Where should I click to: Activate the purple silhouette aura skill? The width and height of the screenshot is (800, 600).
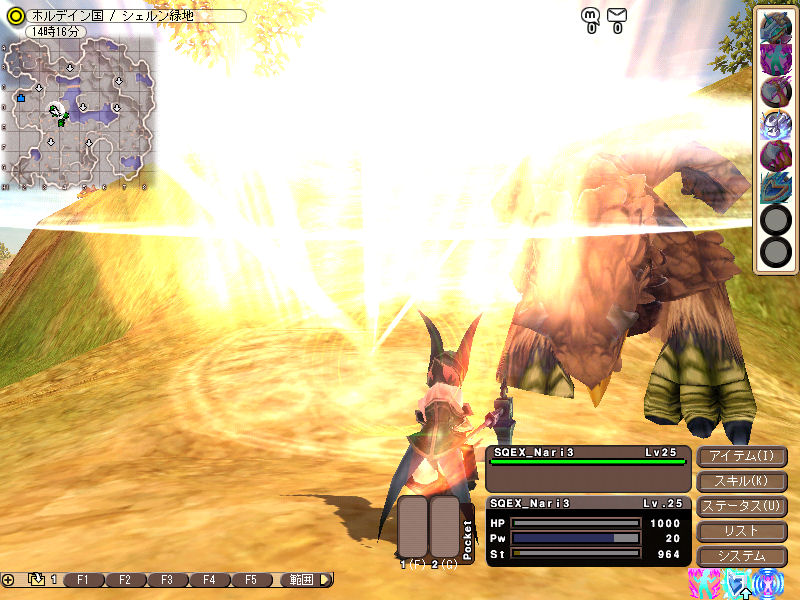[x=775, y=59]
